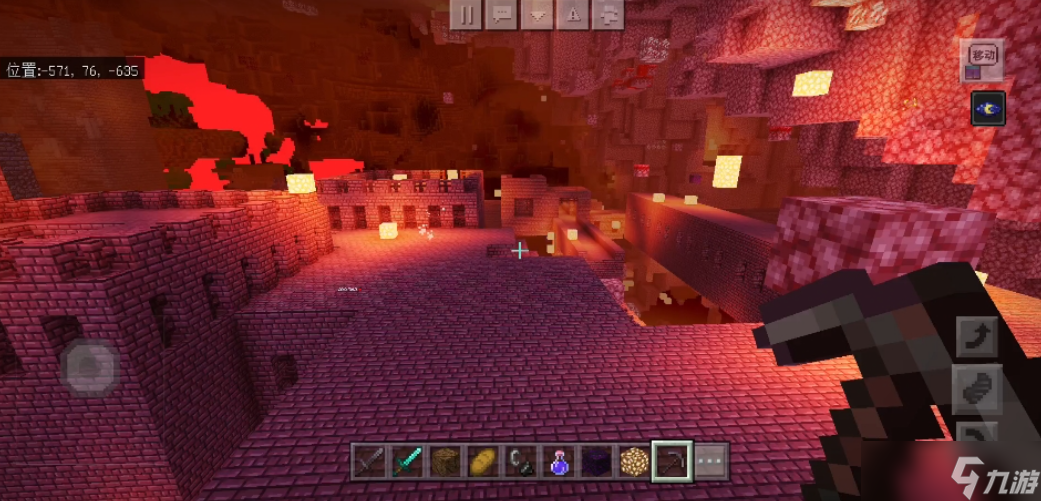Screen dimensions: 1041x501
Task: Tap the night vision effect icon
Action: 988,108
